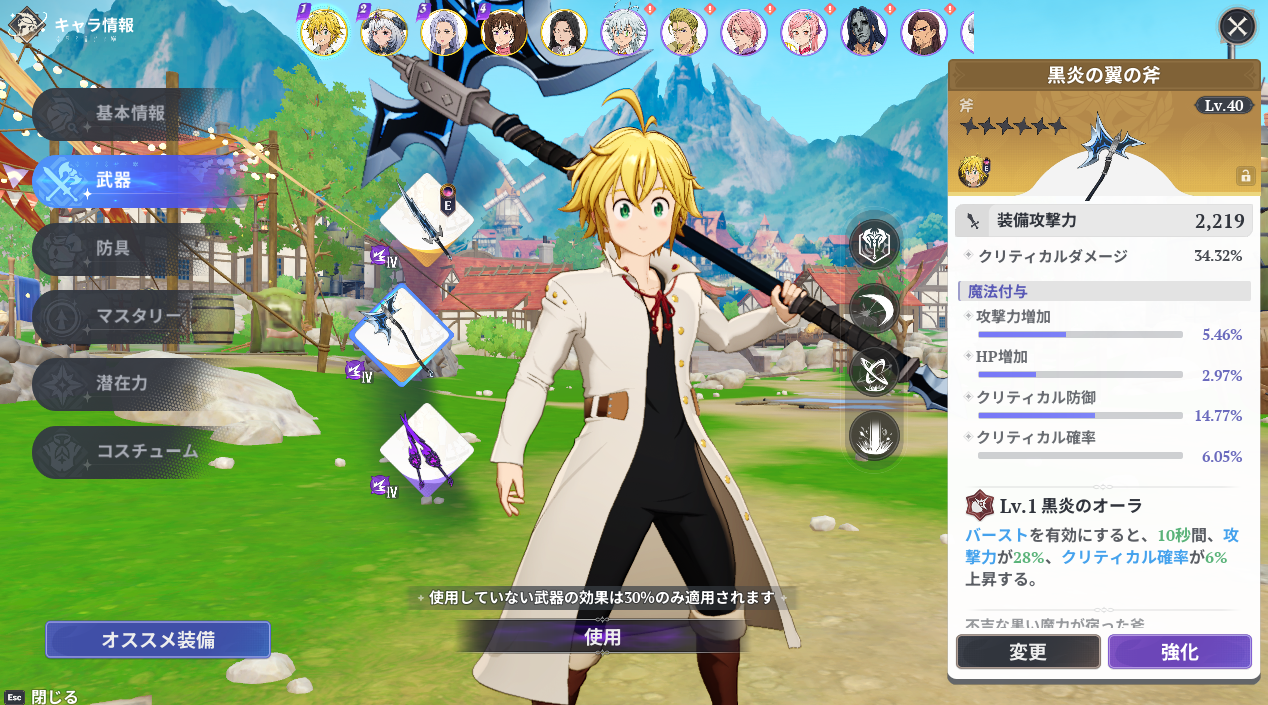This screenshot has height=705, width=1268.
Task: Click the crescent slash skill icon
Action: pyautogui.click(x=874, y=309)
